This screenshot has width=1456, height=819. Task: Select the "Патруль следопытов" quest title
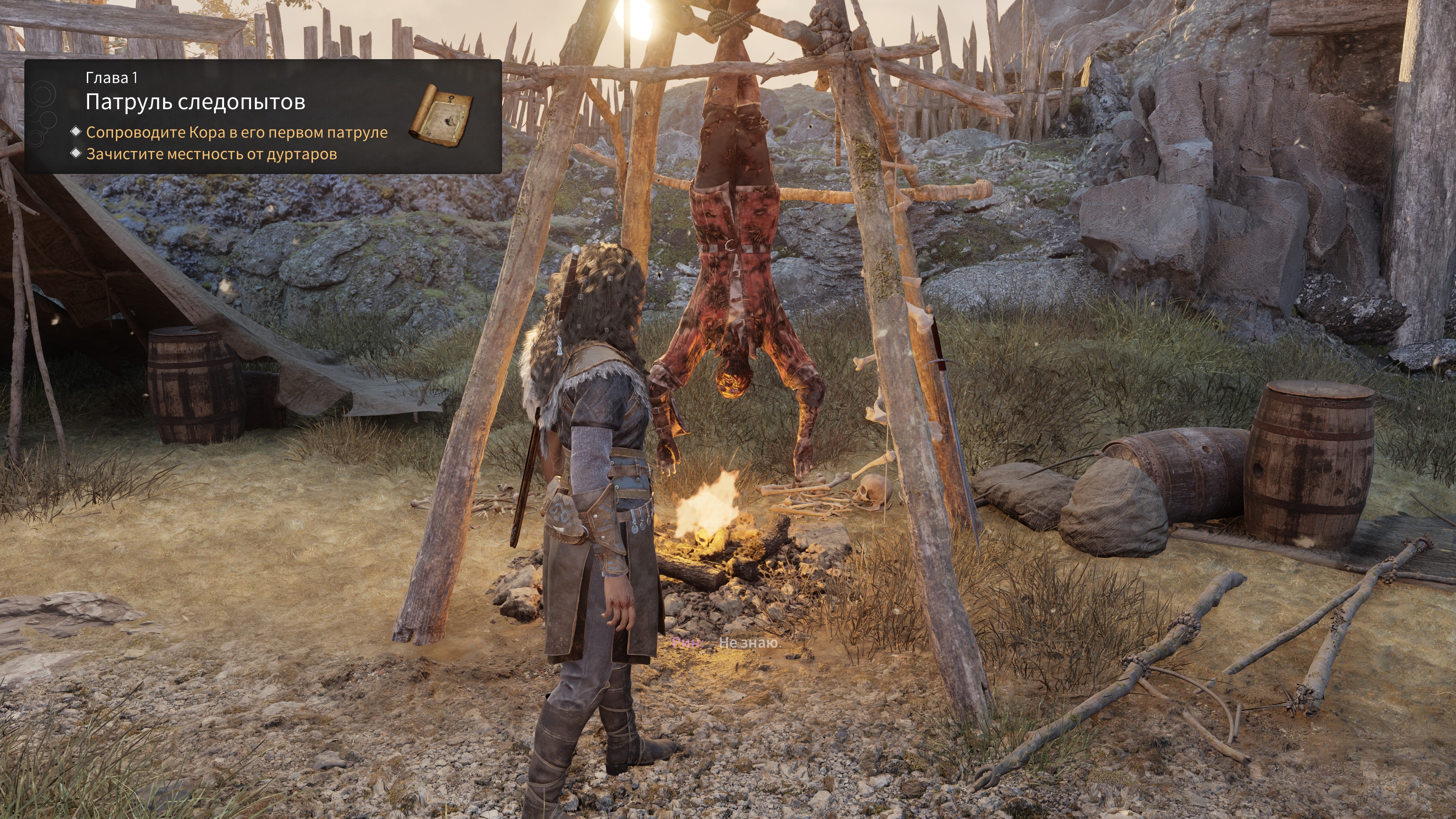(x=195, y=102)
